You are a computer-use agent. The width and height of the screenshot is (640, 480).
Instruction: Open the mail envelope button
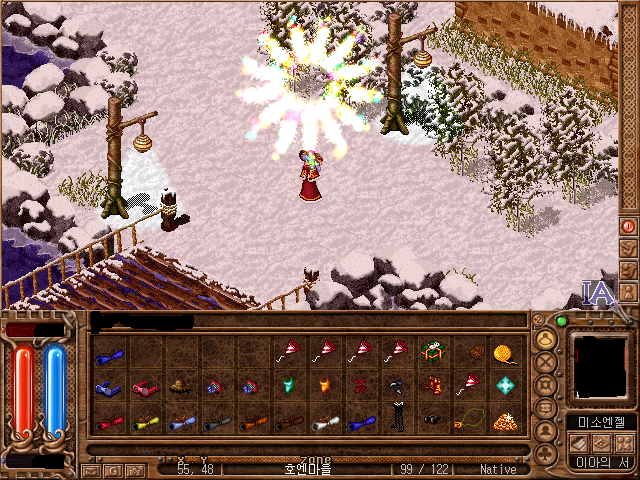(91, 470)
